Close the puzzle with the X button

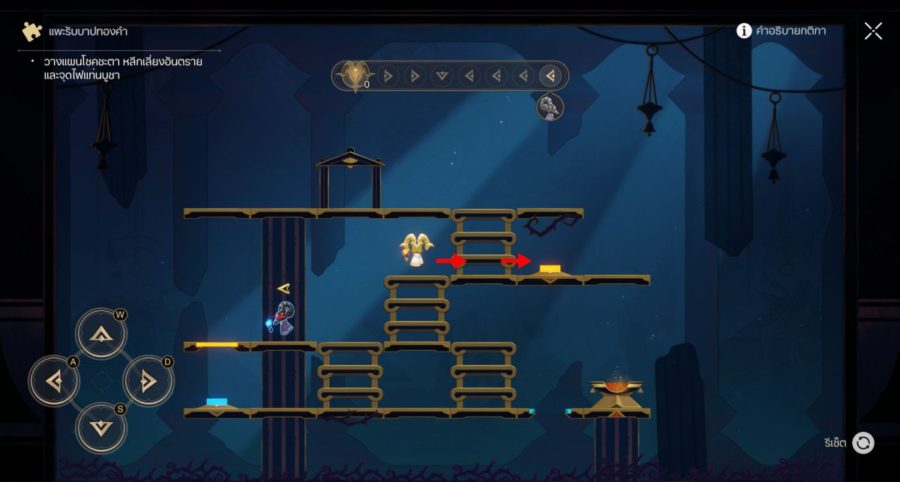[x=873, y=31]
